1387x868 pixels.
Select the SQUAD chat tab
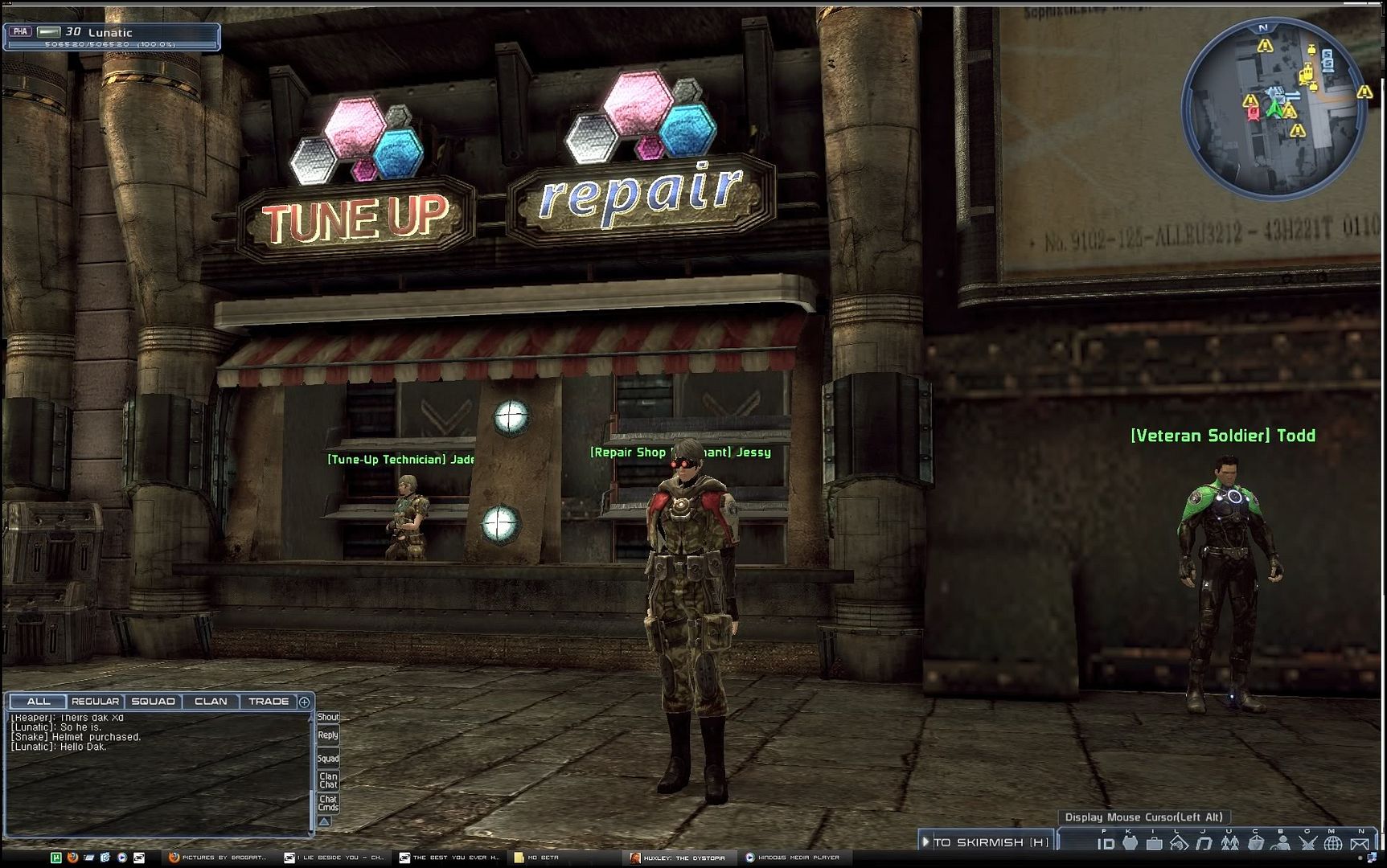point(153,702)
